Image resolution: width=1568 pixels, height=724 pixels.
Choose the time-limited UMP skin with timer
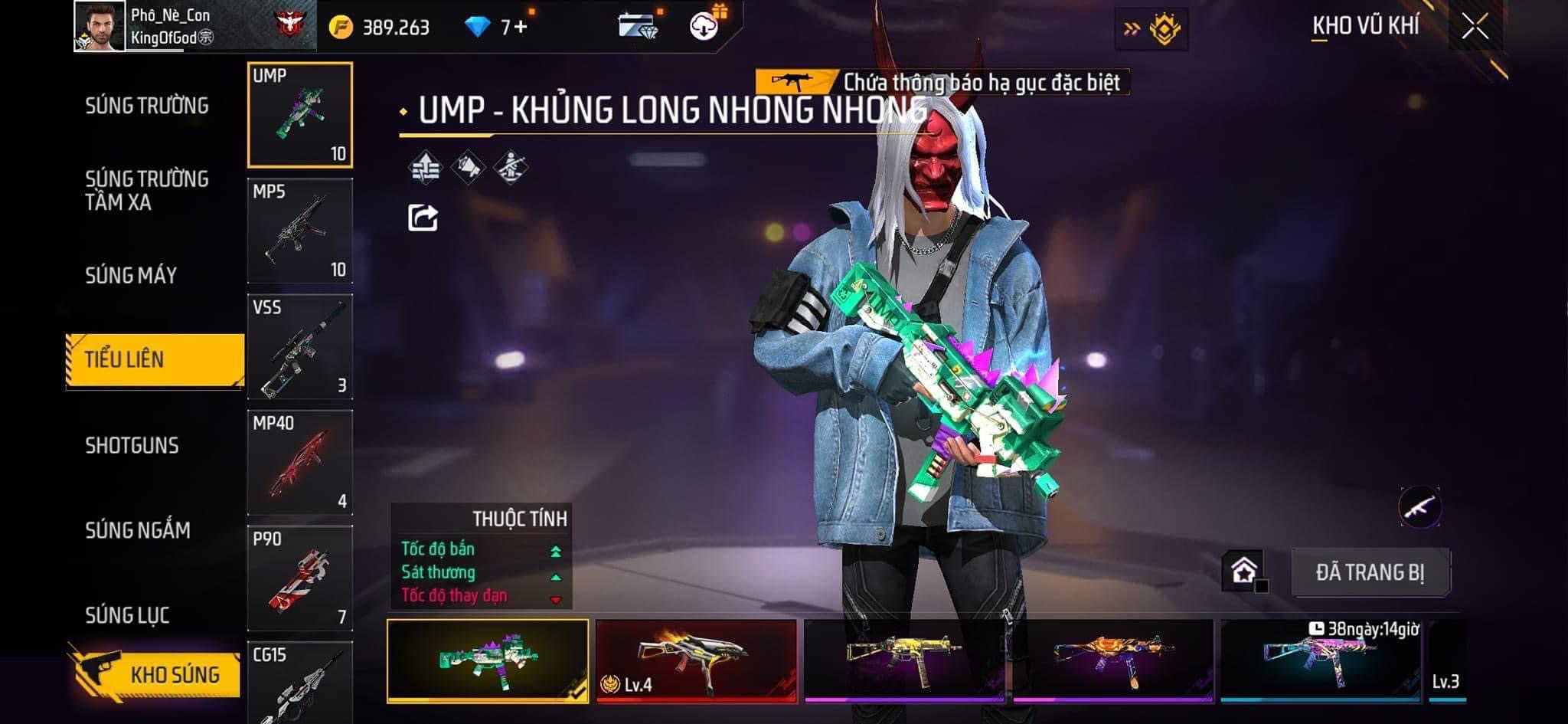(1320, 660)
